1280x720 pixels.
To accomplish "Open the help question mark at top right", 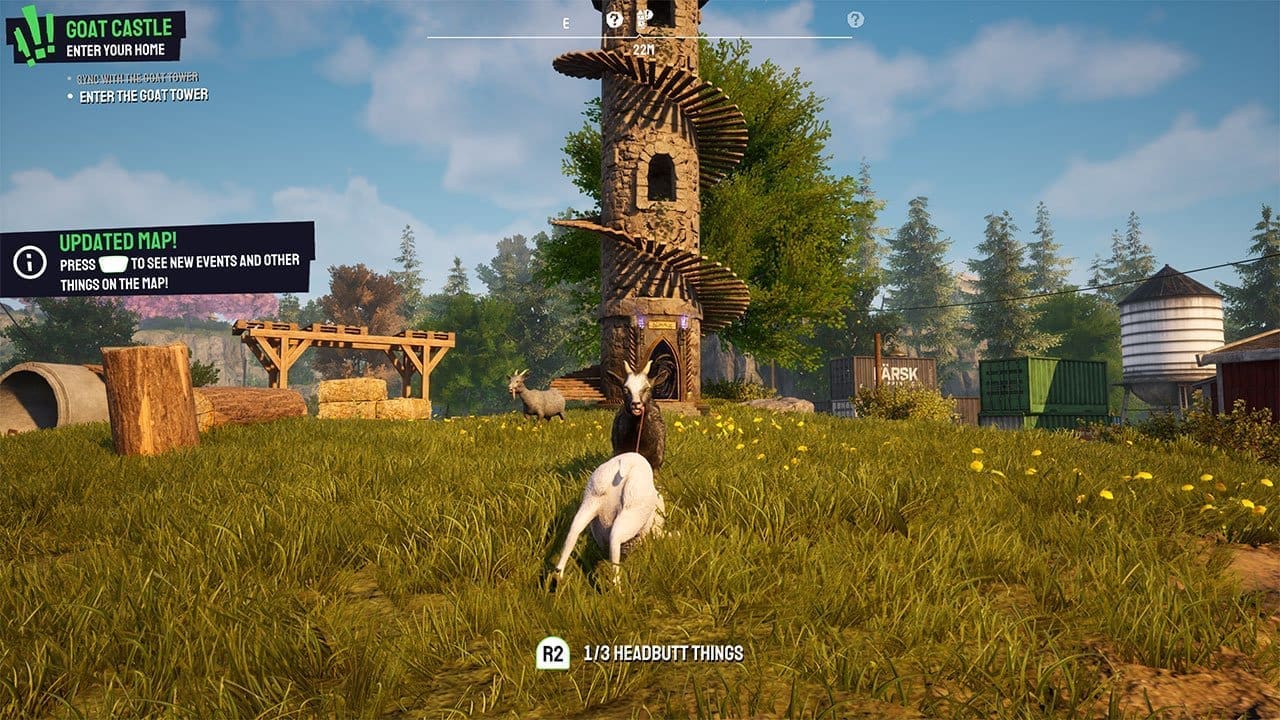I will pyautogui.click(x=855, y=20).
